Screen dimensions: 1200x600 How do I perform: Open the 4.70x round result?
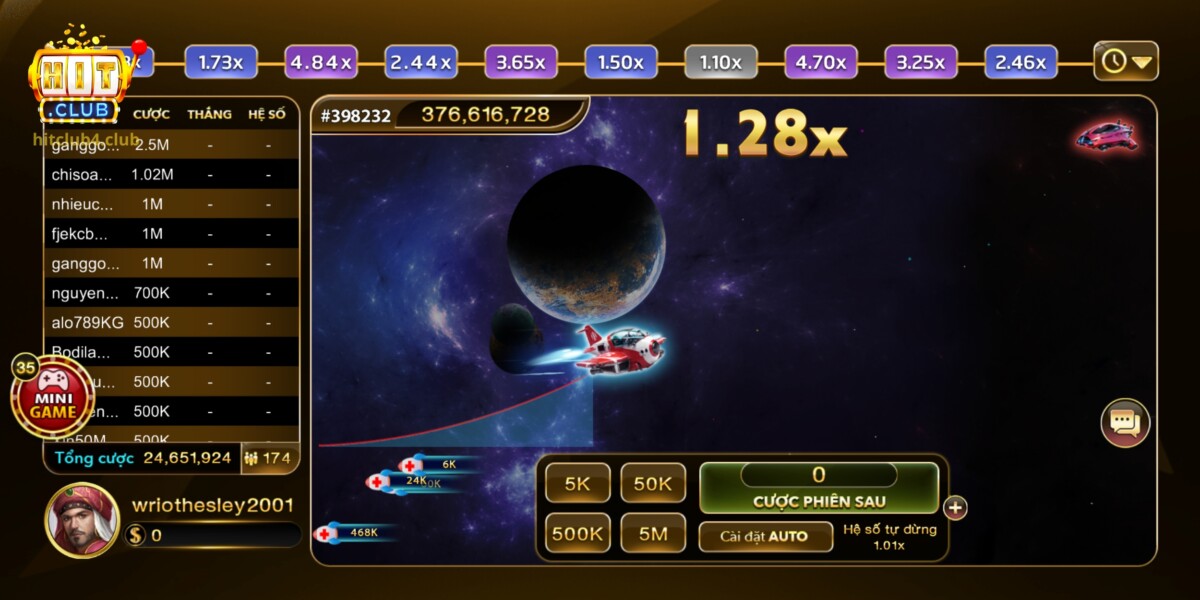tap(821, 62)
